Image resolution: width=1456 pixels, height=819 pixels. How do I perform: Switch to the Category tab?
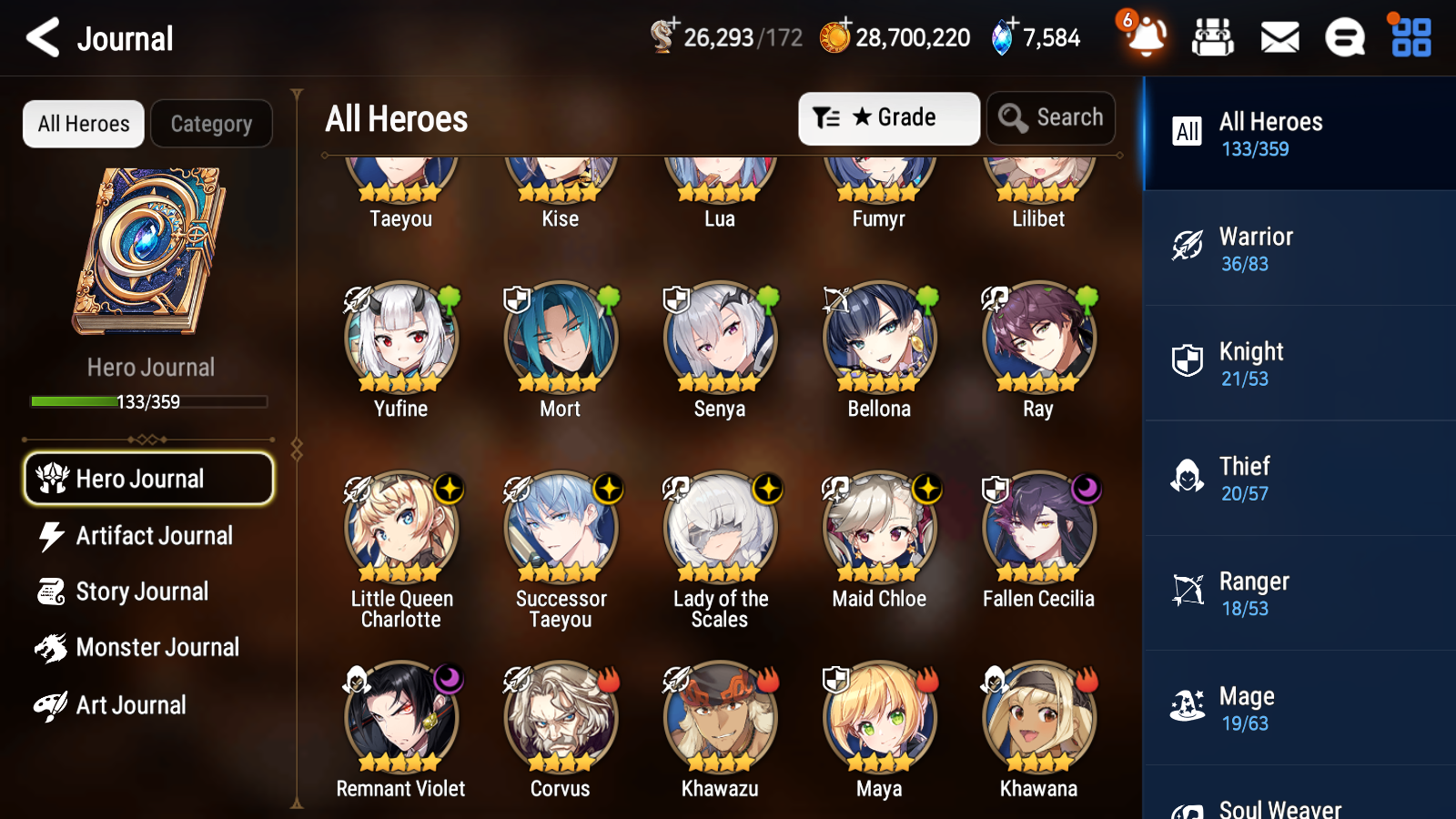click(211, 124)
